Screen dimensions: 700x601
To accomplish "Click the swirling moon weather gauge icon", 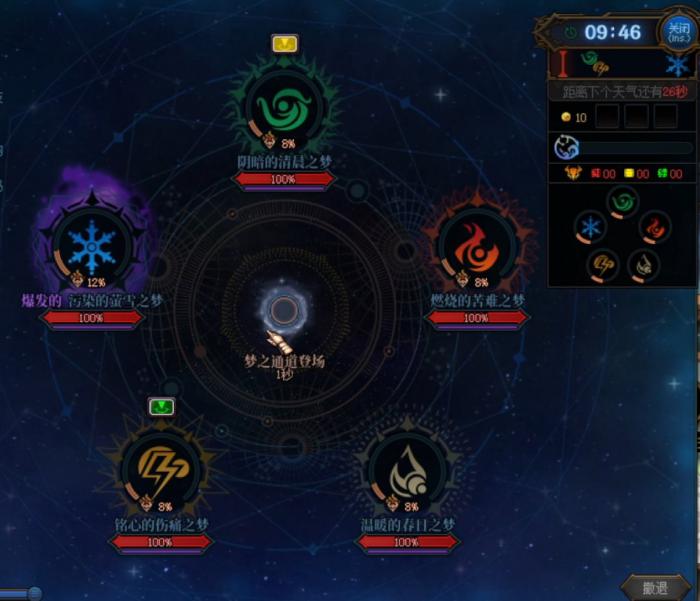I will point(568,148).
